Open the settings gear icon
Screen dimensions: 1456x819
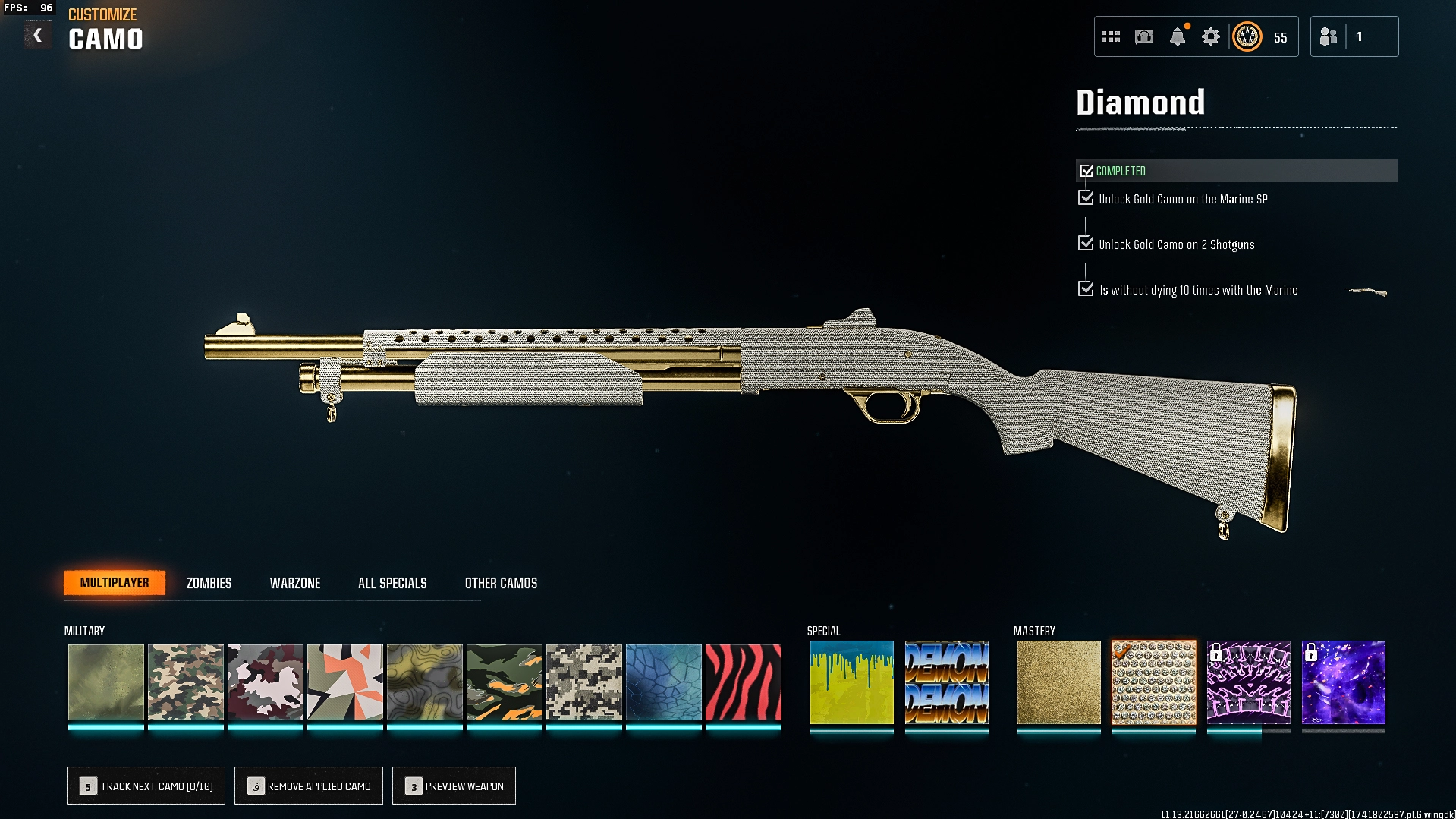coord(1210,36)
